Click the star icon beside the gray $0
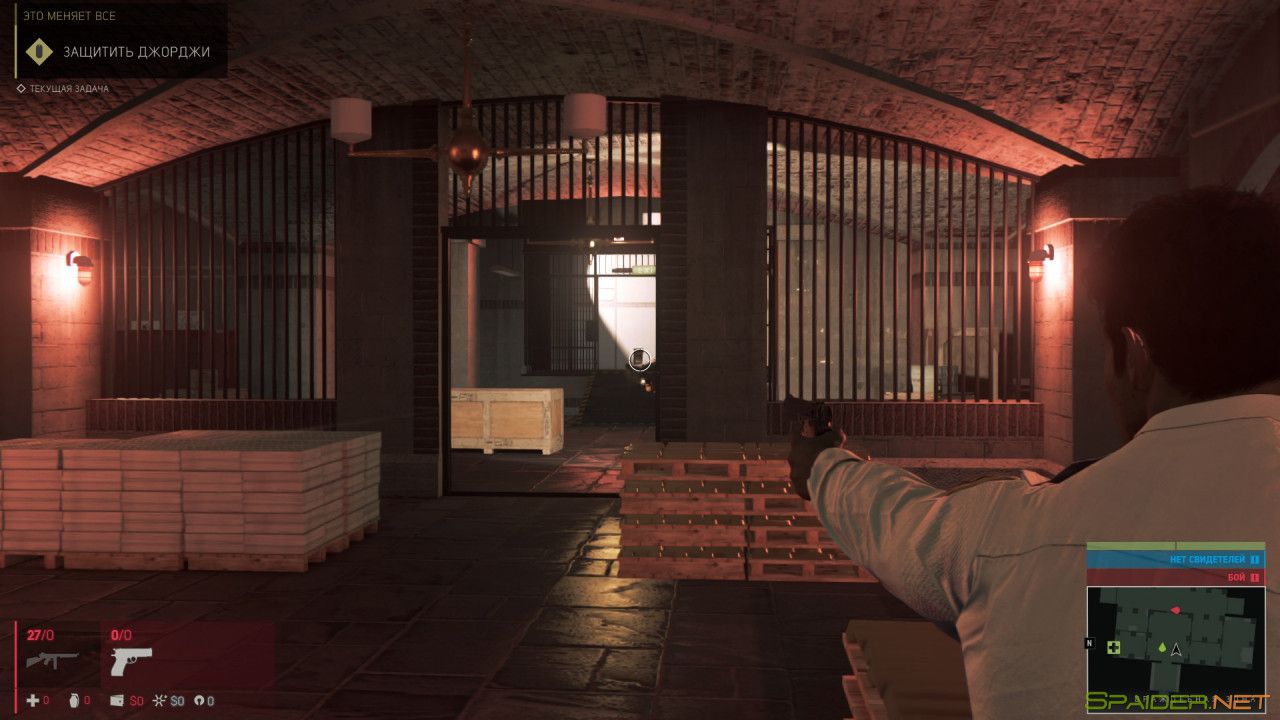Screen dimensions: 1280x720 coord(160,700)
